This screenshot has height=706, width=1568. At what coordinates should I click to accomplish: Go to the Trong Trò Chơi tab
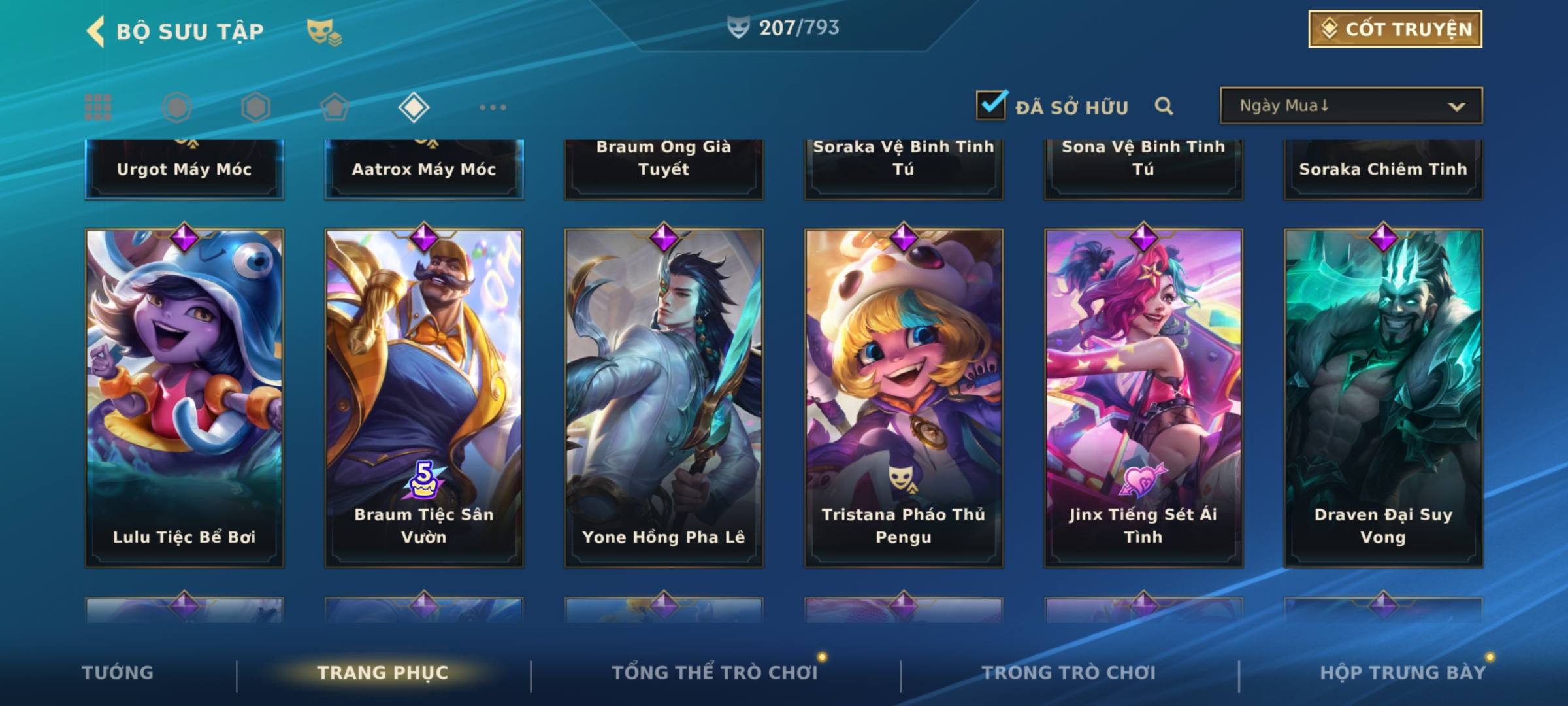[x=1069, y=673]
